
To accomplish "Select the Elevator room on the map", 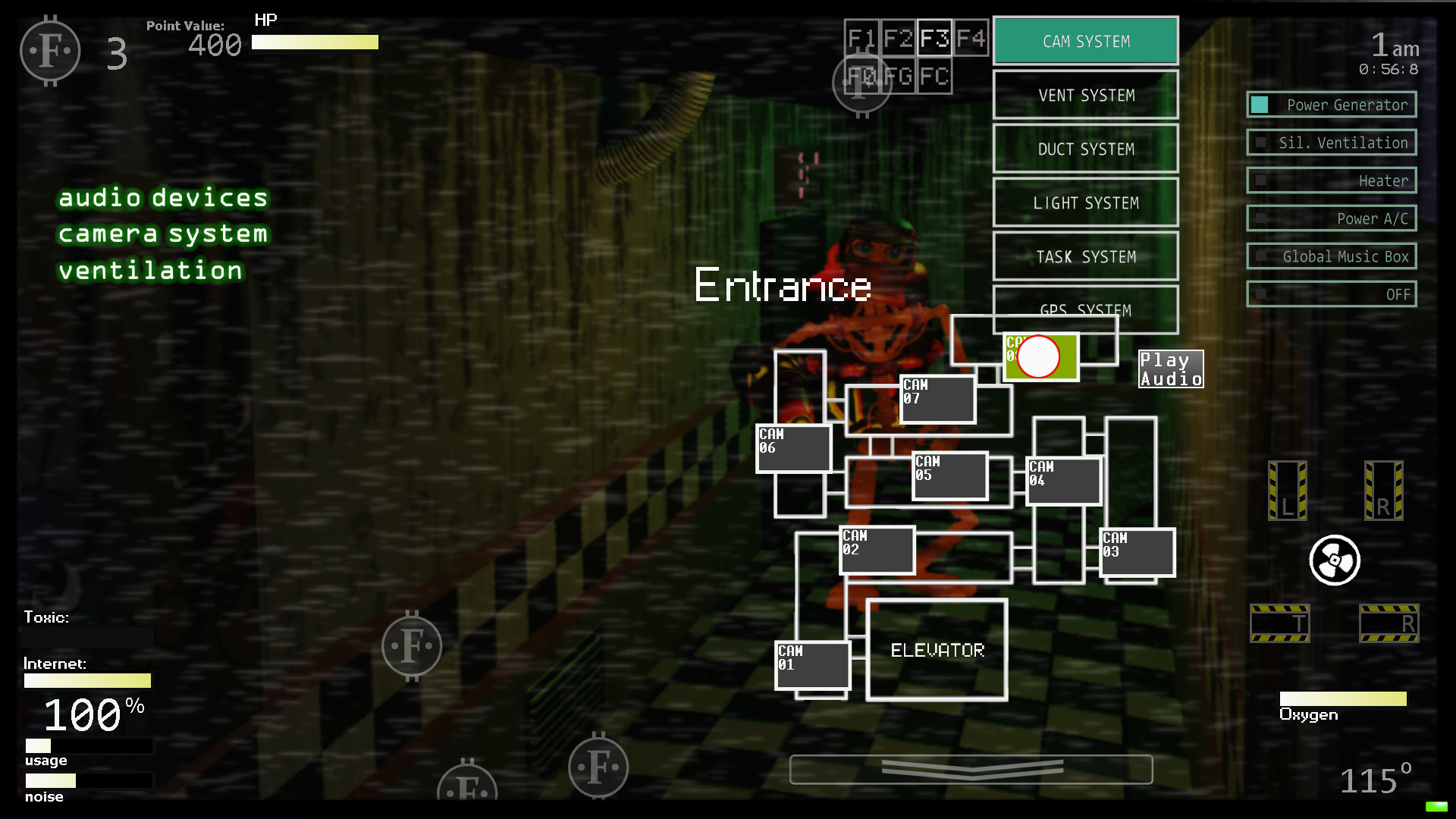I will [x=937, y=649].
